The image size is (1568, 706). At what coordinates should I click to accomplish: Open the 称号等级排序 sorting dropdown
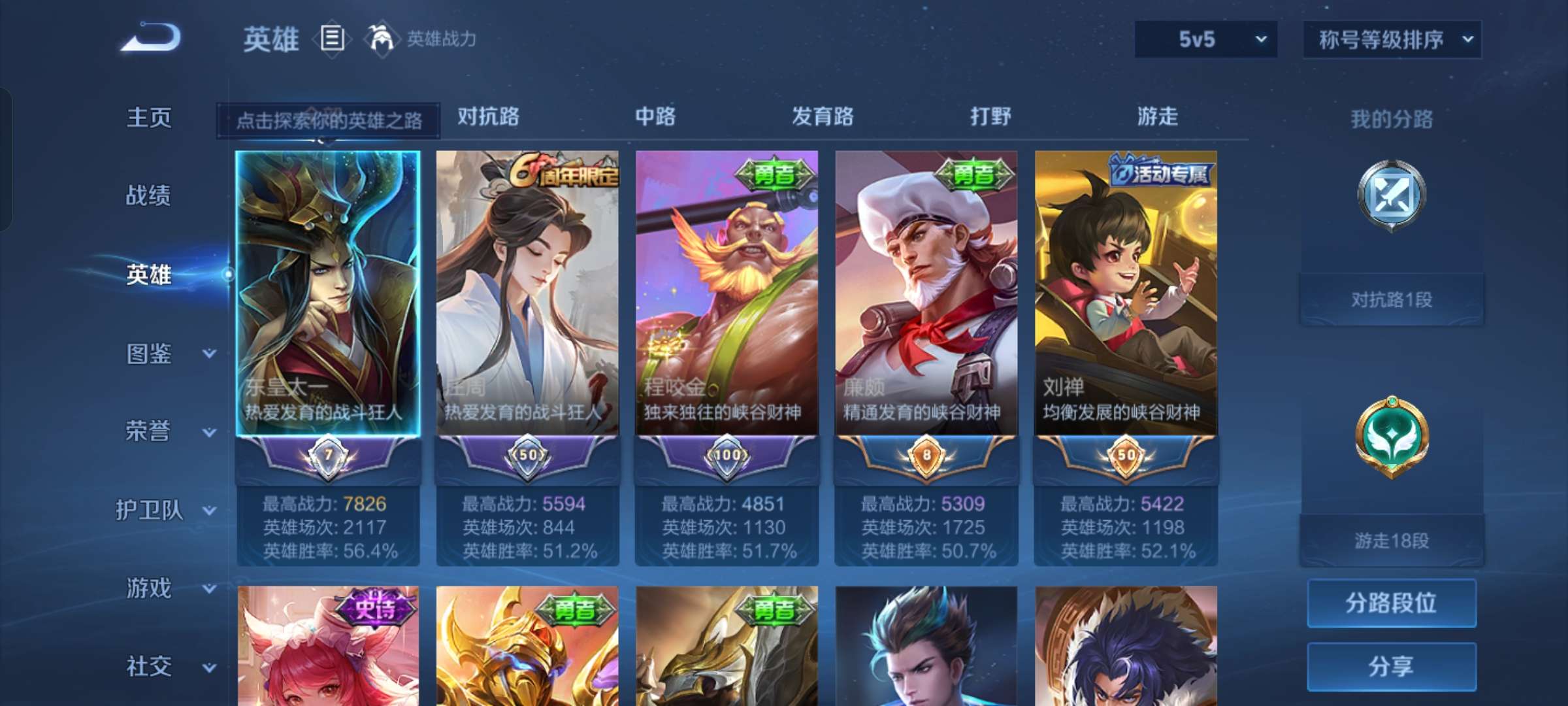tap(1392, 39)
